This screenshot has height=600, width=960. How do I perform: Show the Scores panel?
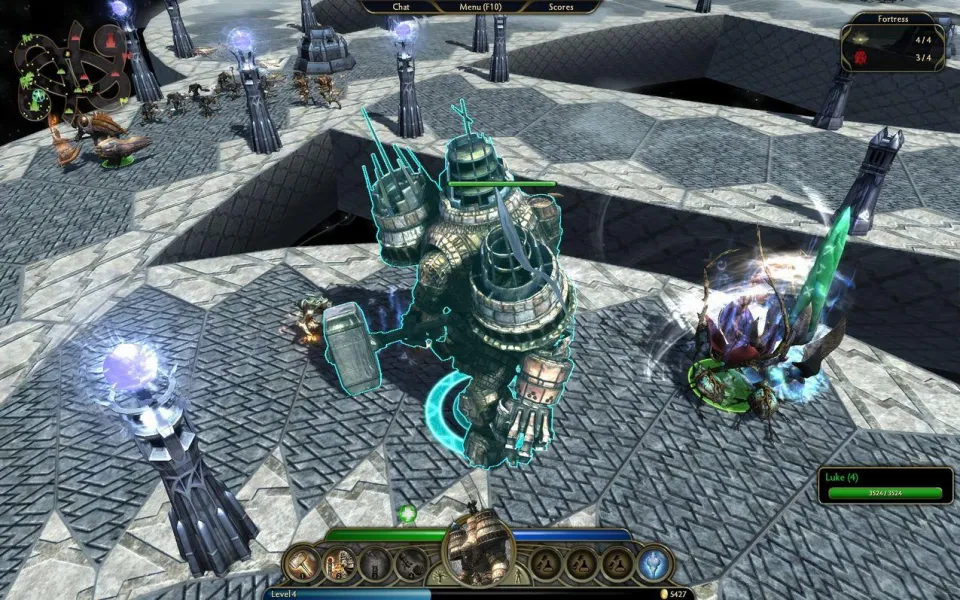562,6
